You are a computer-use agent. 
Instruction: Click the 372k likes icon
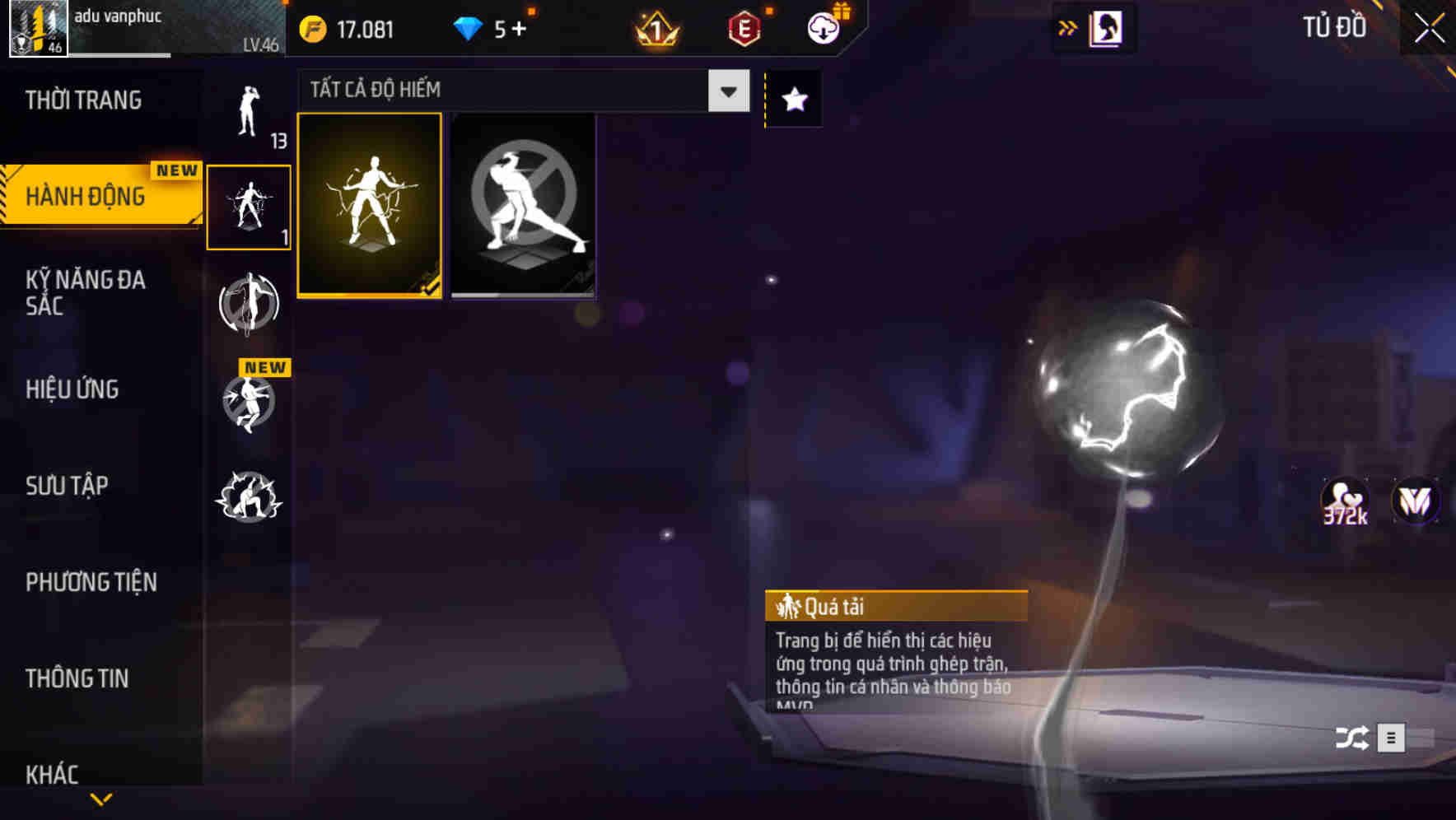click(x=1344, y=500)
